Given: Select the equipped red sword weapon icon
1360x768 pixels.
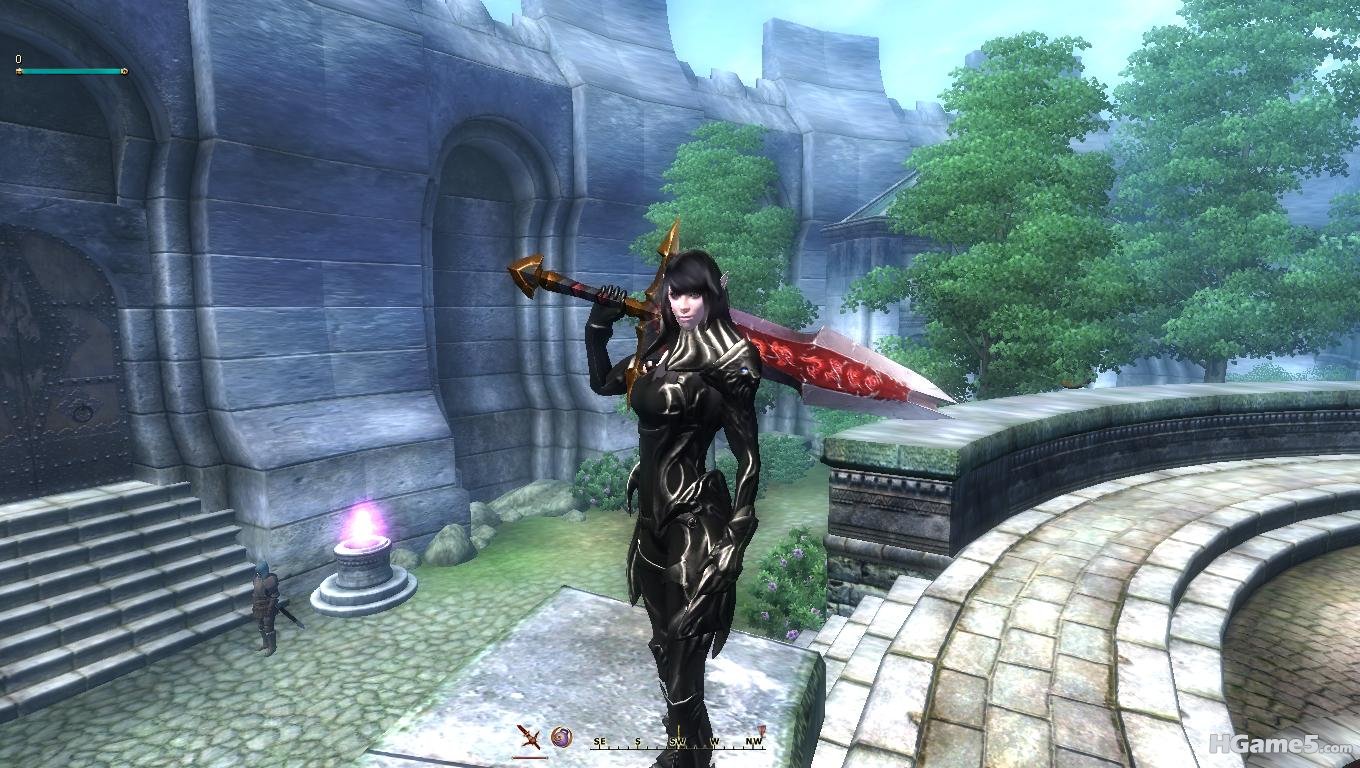Looking at the screenshot, I should point(529,739).
